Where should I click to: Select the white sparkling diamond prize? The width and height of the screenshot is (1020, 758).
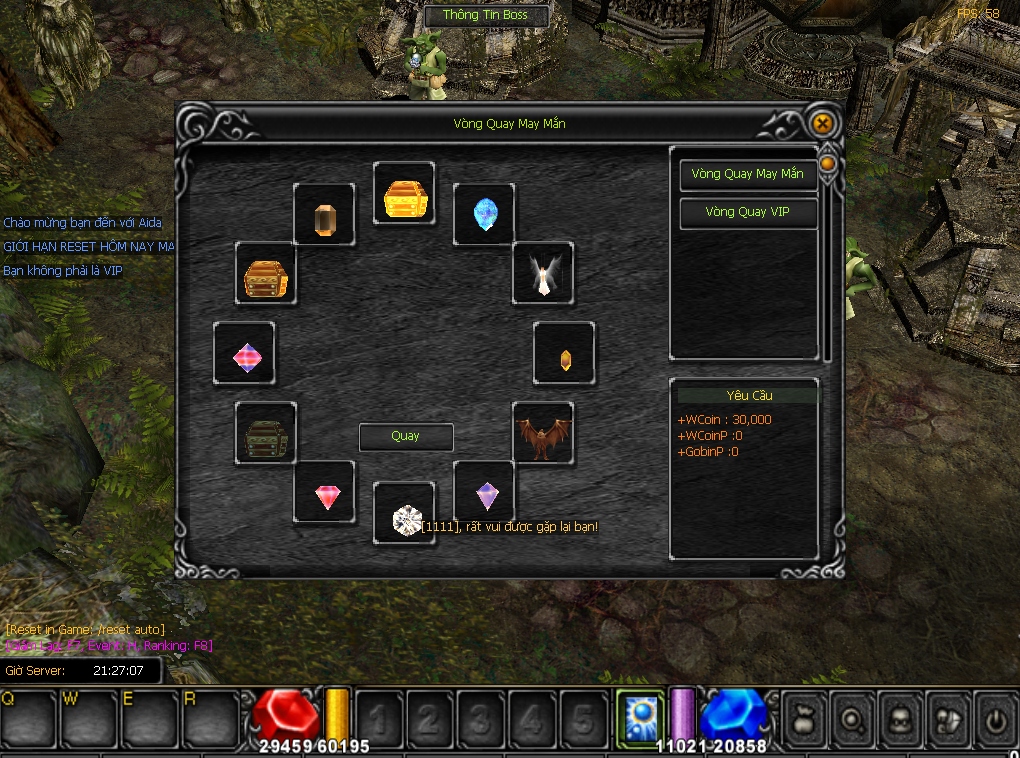tap(405, 518)
